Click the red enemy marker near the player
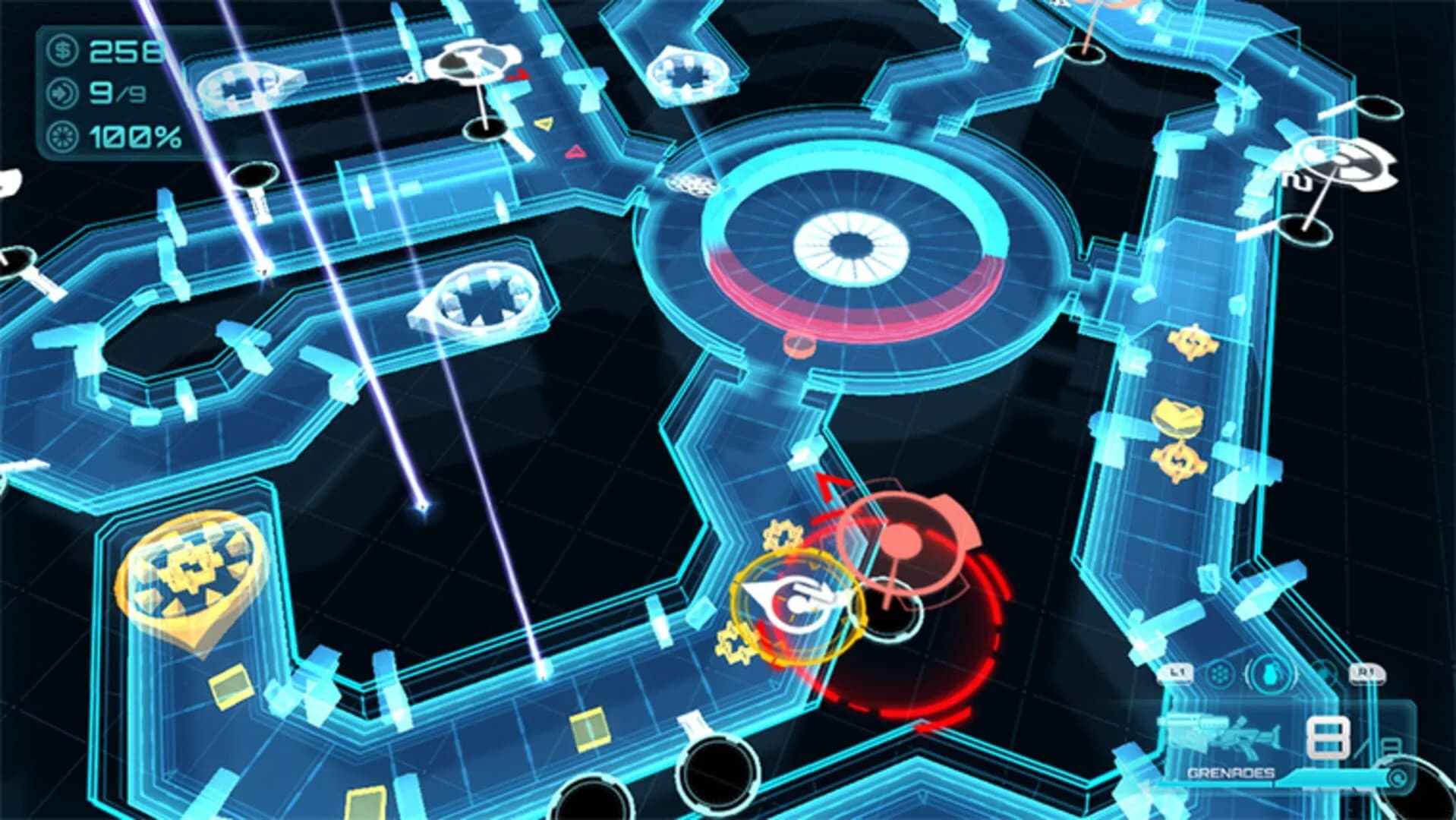The image size is (1456, 820). pos(900,539)
